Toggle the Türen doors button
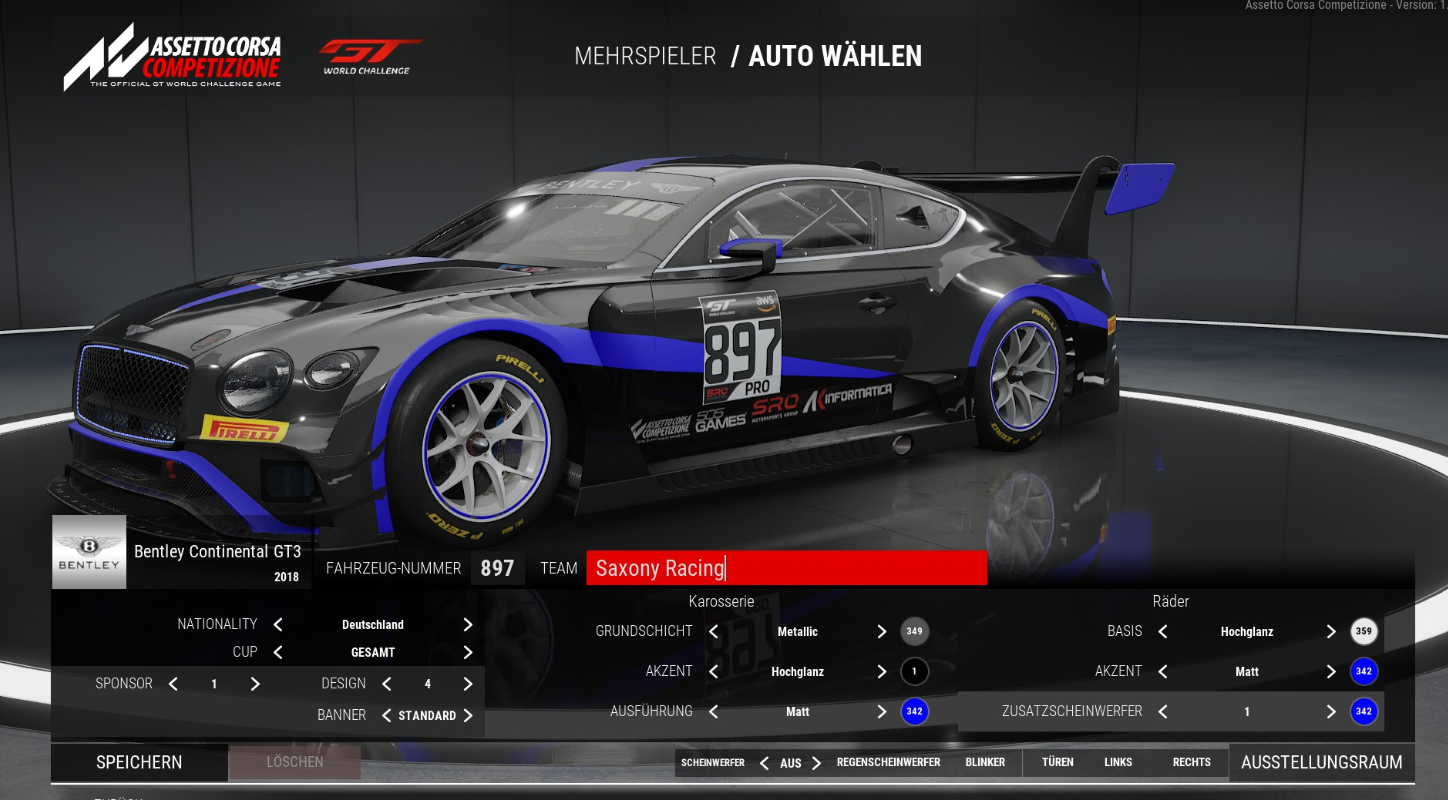Screen dimensions: 1448x800 click(1057, 763)
